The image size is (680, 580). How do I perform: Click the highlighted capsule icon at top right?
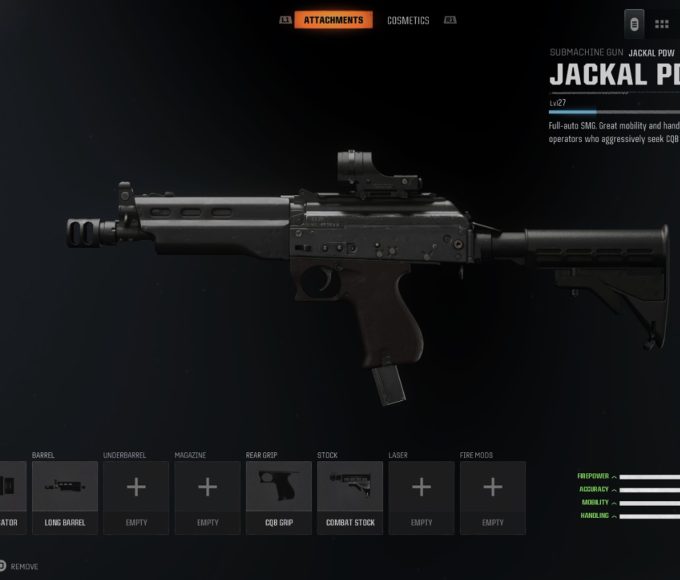(634, 23)
